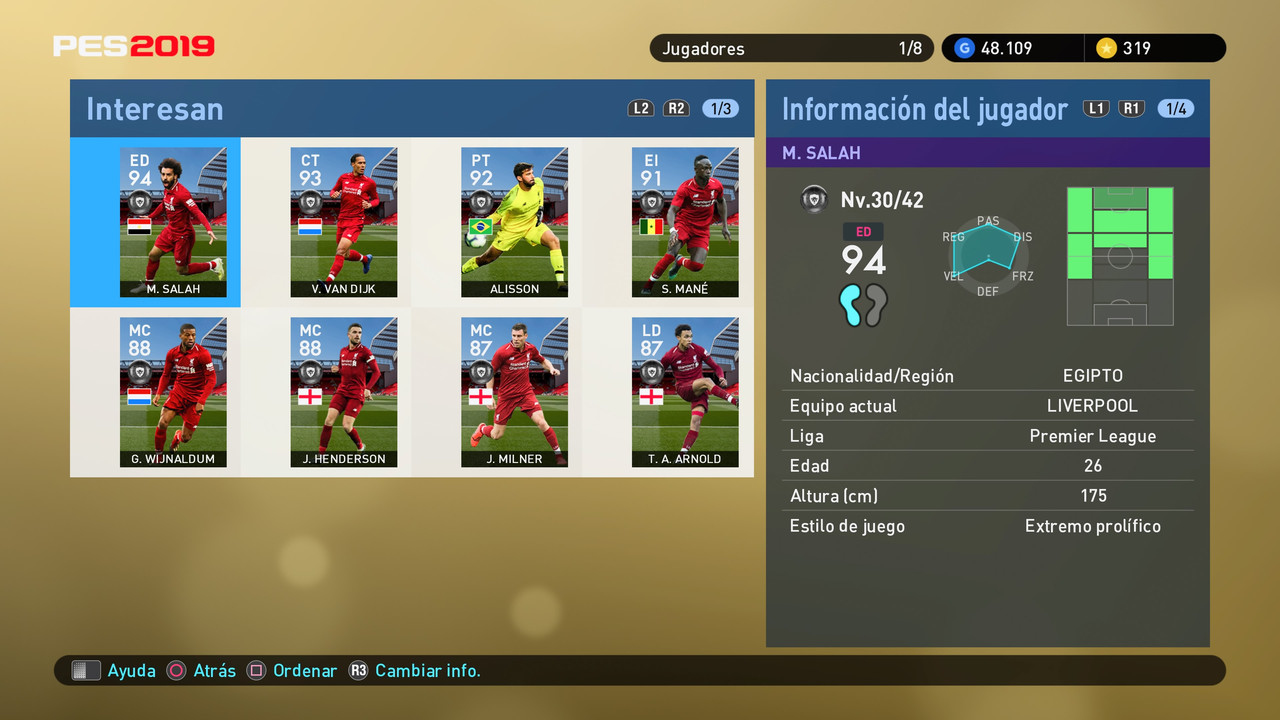Click the R1 shoulder button indicator
Viewport: 1280px width, 720px height.
(x=1131, y=108)
